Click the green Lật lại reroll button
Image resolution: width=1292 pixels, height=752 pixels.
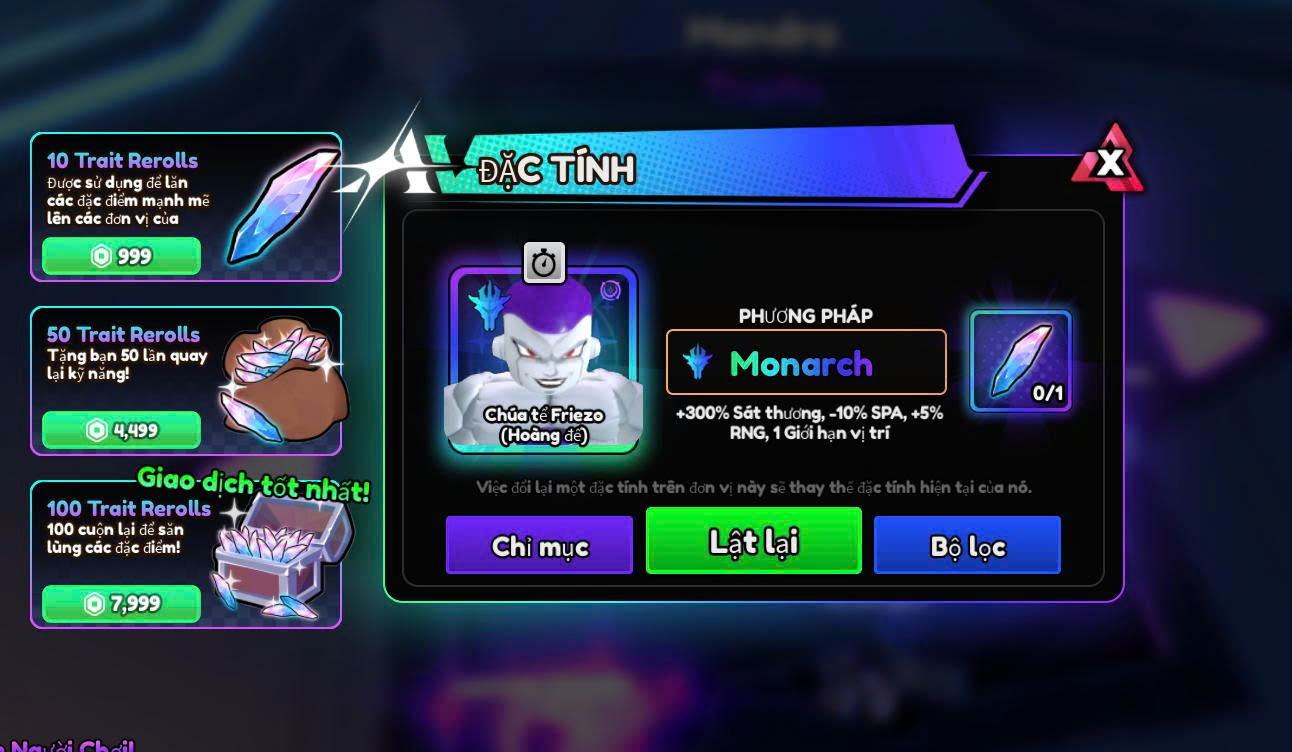(x=753, y=541)
